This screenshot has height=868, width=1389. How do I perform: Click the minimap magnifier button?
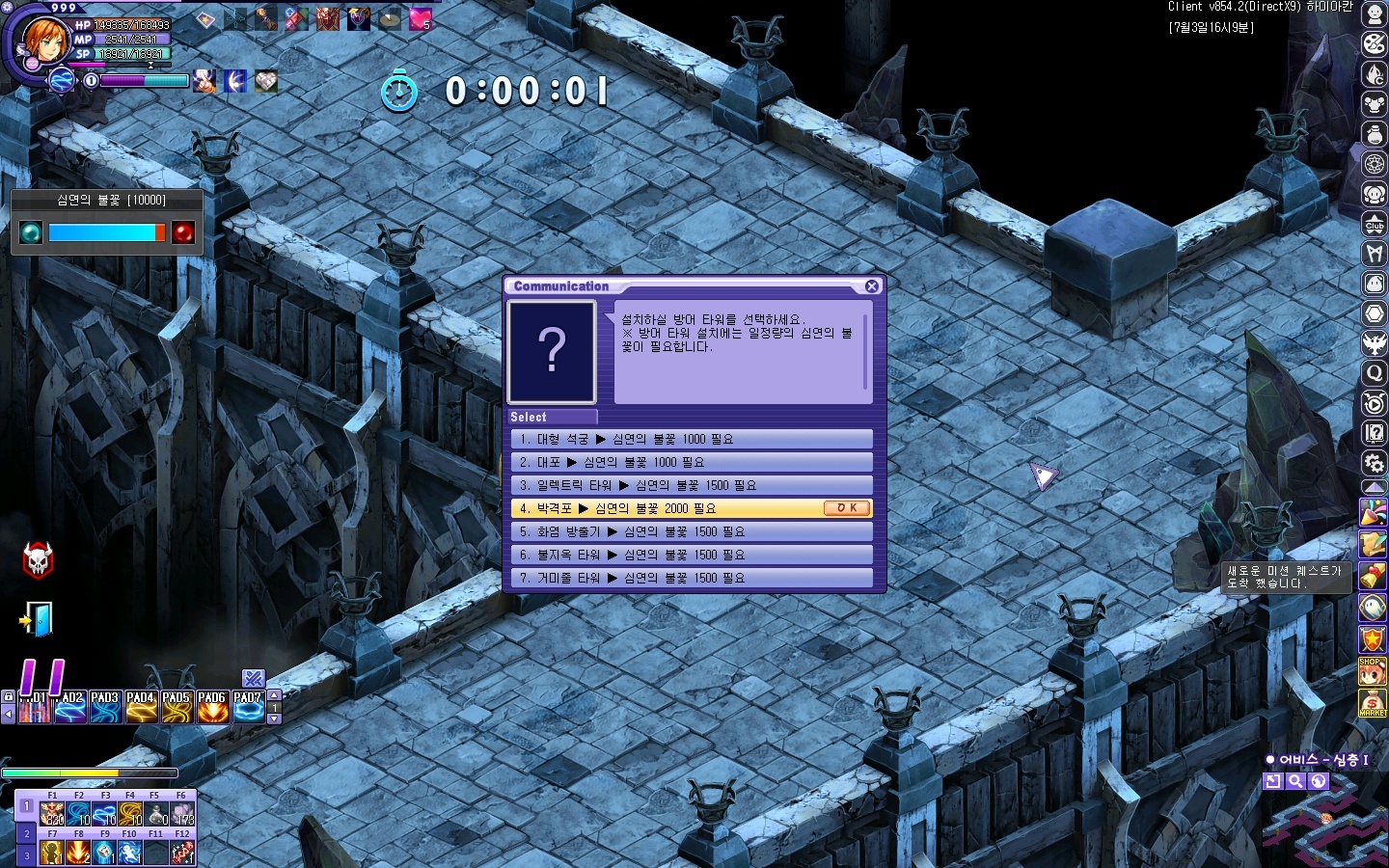point(1295,781)
